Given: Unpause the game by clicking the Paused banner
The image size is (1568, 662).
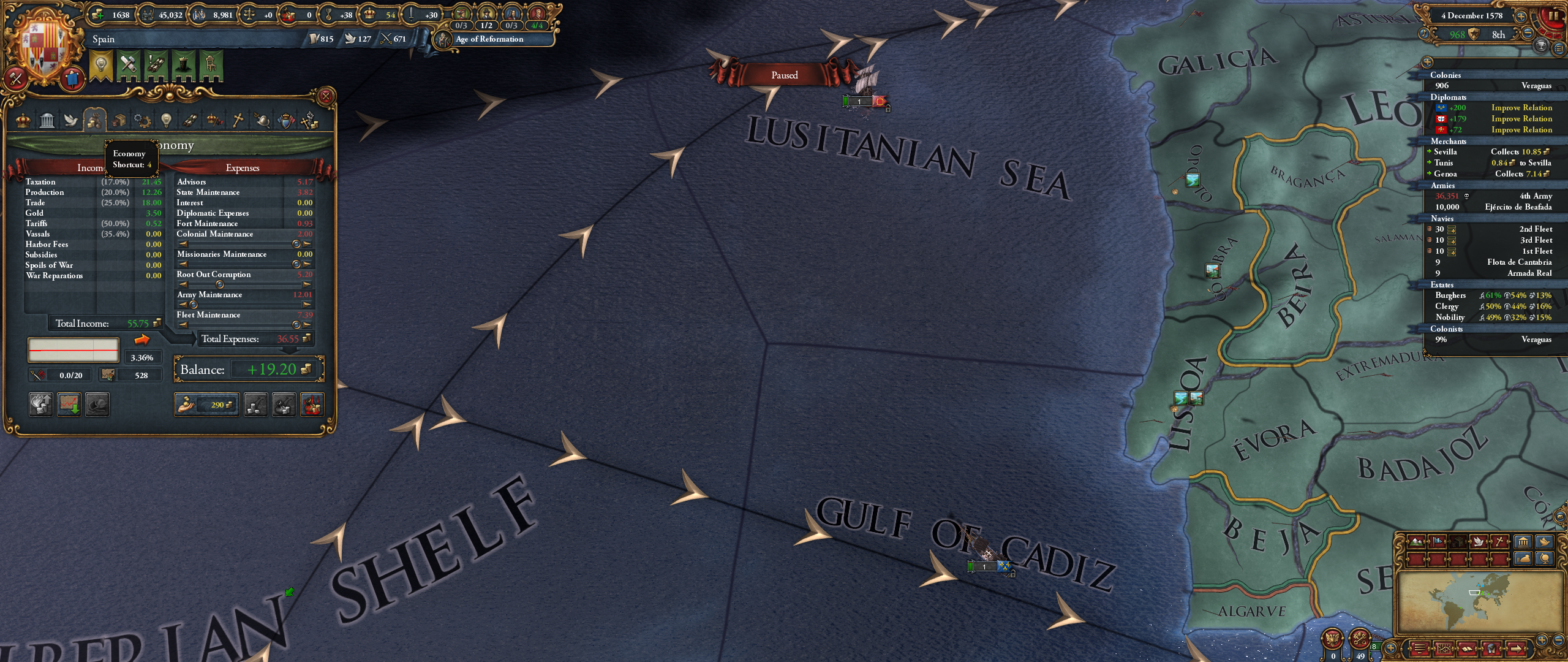Looking at the screenshot, I should [x=785, y=74].
